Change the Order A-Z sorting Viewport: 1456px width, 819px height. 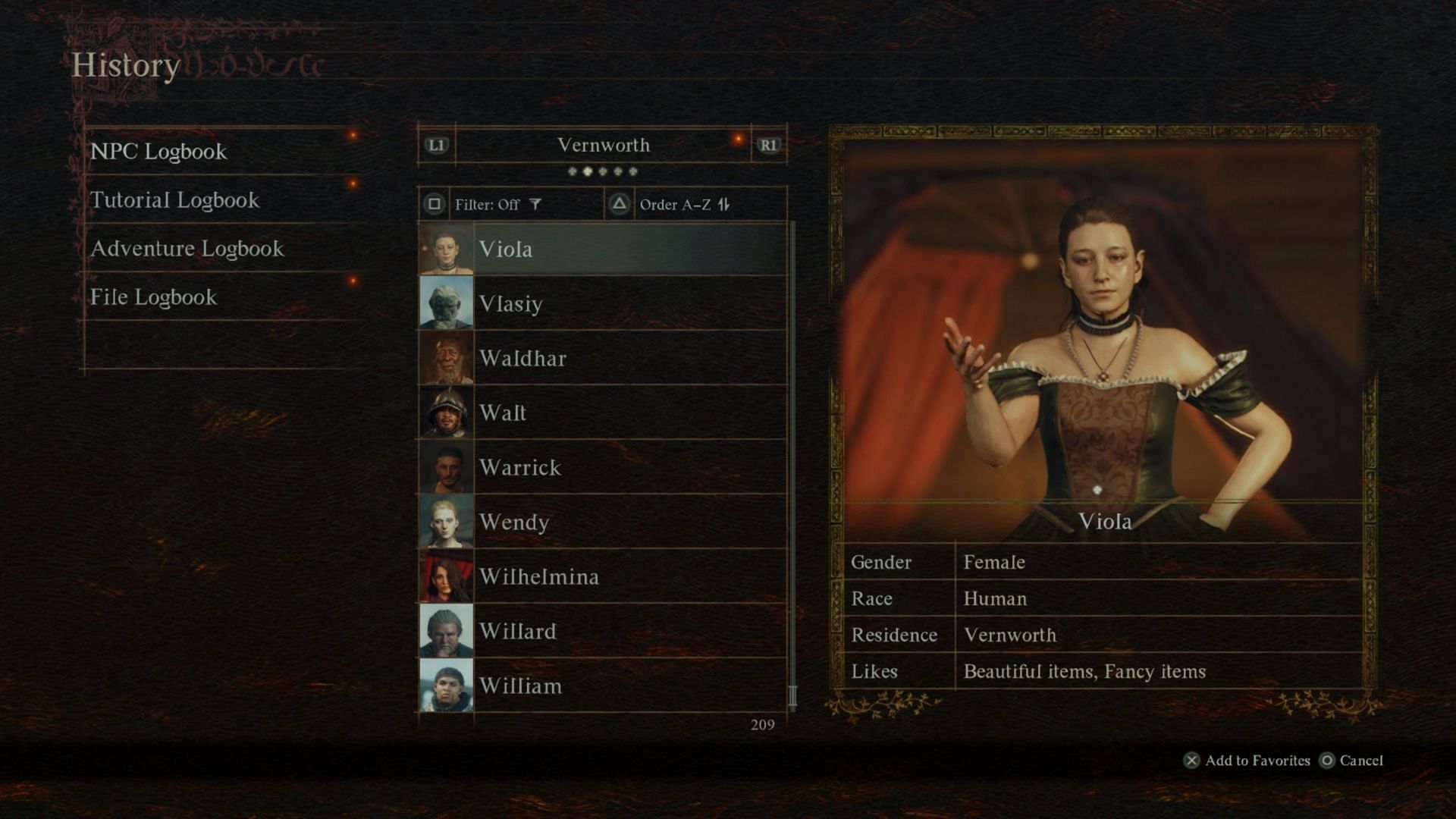(675, 205)
